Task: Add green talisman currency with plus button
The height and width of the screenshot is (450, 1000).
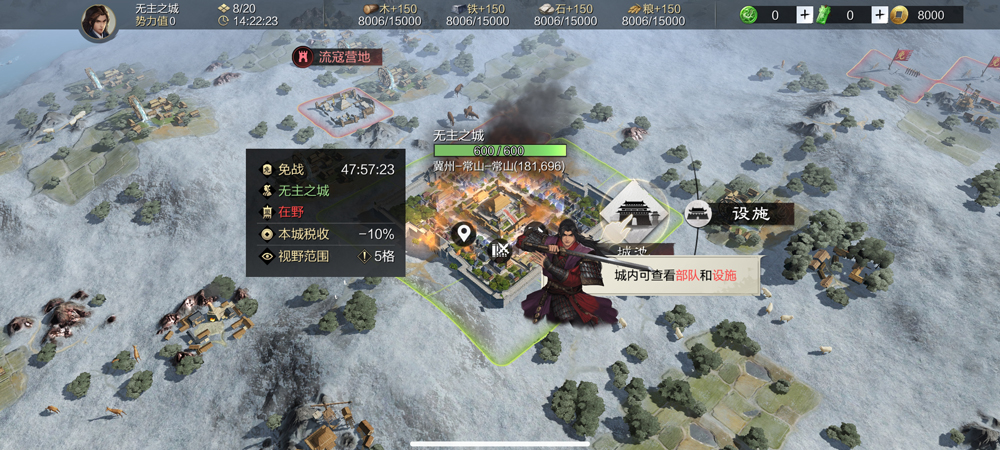Action: (879, 15)
